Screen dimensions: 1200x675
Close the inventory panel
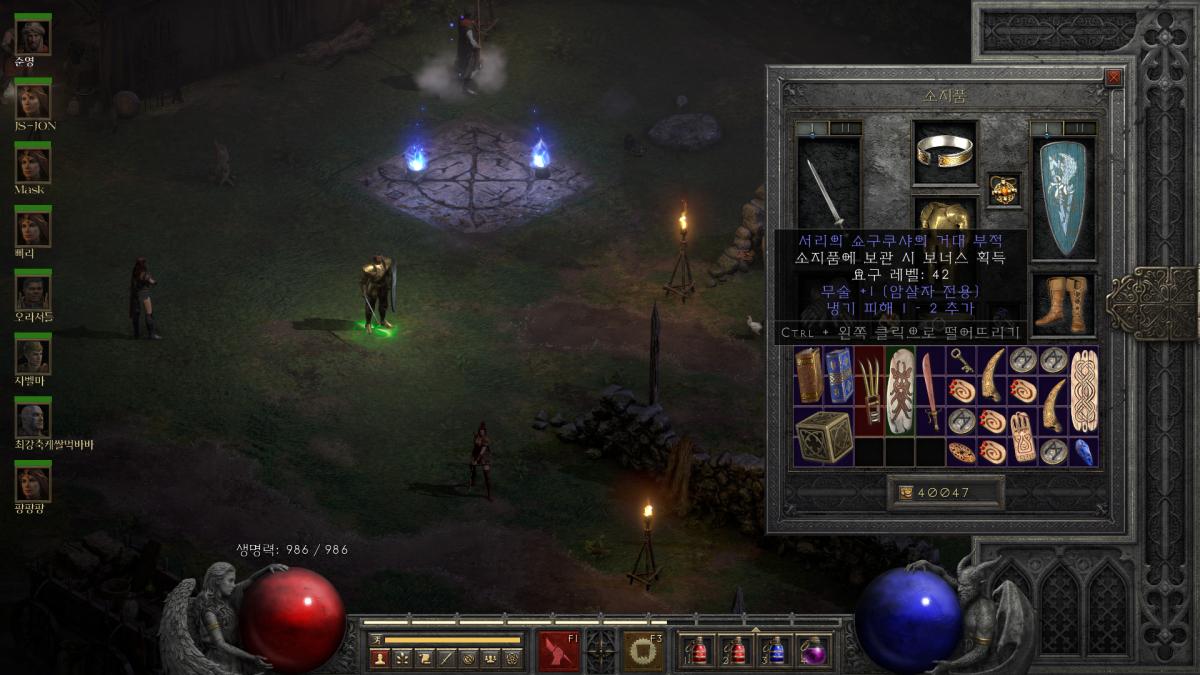pyautogui.click(x=1113, y=78)
